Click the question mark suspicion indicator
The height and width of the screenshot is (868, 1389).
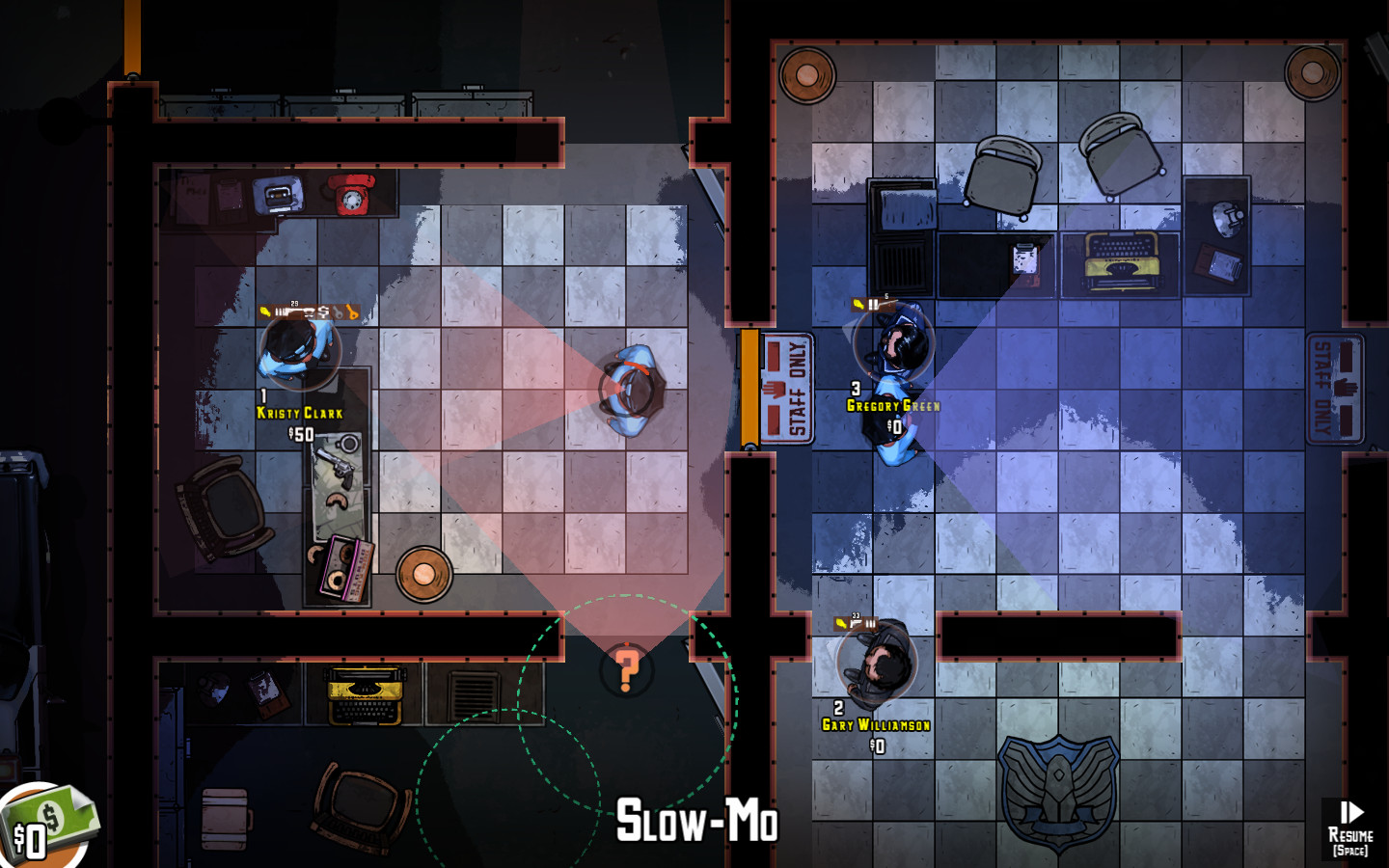pos(628,668)
